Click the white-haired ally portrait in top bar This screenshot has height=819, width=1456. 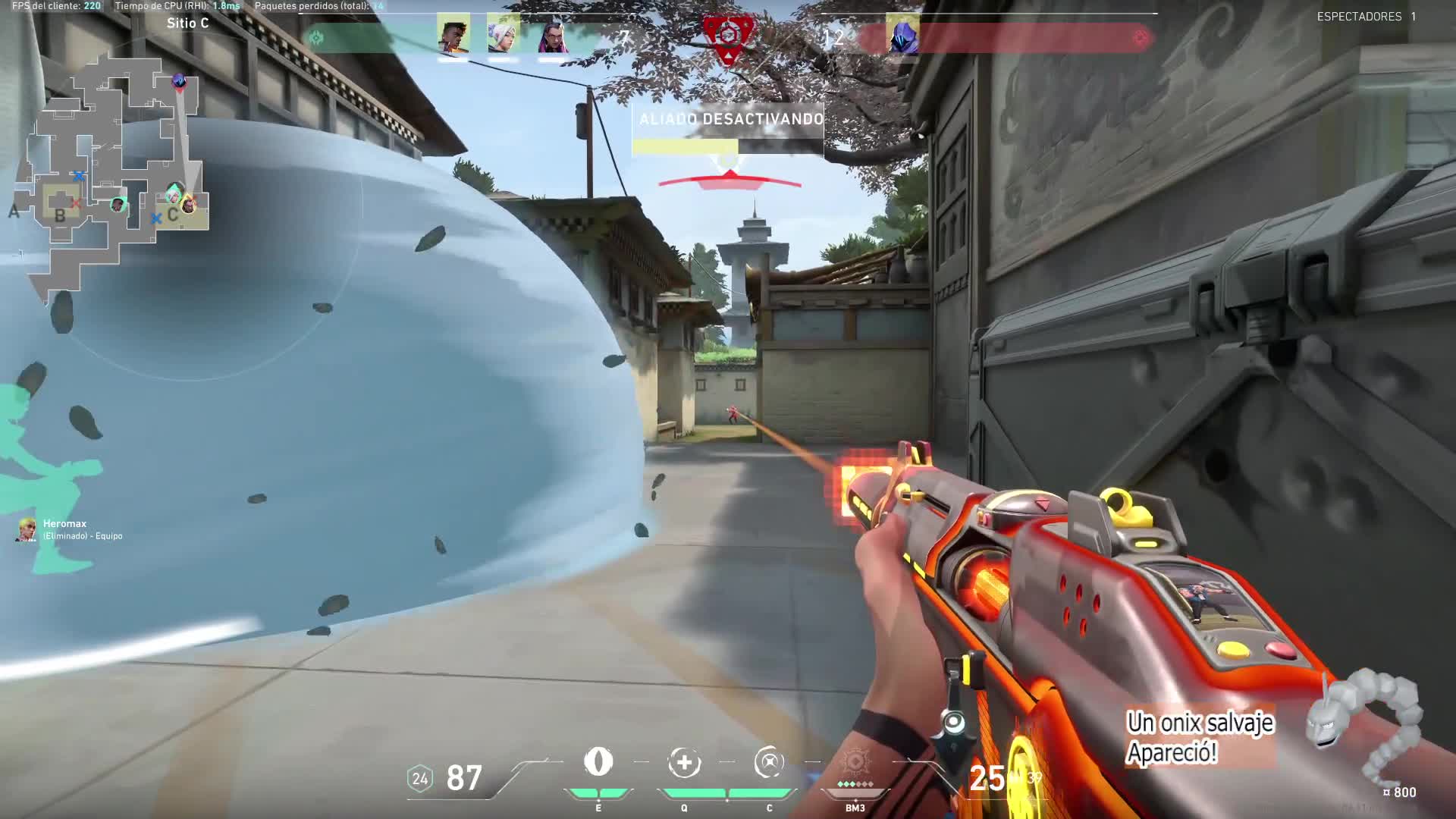tap(504, 35)
